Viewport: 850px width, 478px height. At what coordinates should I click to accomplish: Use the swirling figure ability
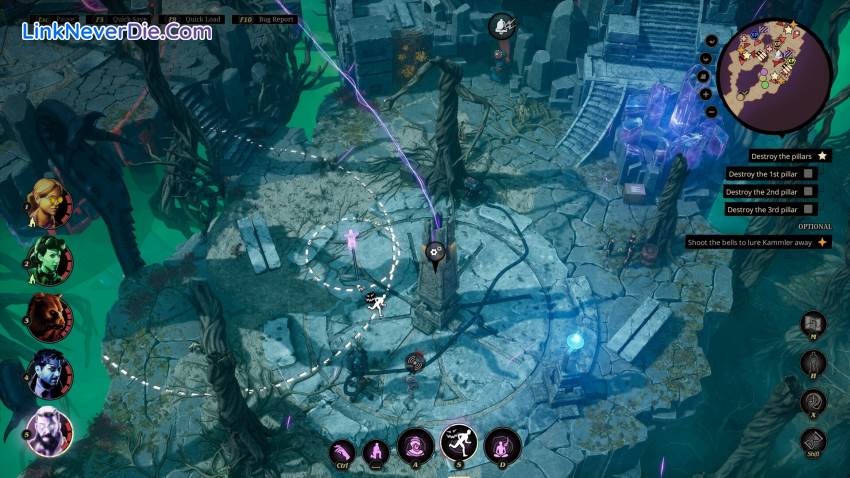(x=415, y=445)
